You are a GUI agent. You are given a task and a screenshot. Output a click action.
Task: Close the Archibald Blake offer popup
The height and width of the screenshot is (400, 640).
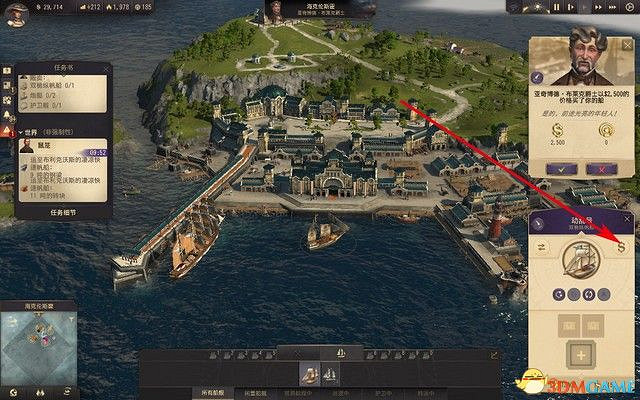[630, 45]
